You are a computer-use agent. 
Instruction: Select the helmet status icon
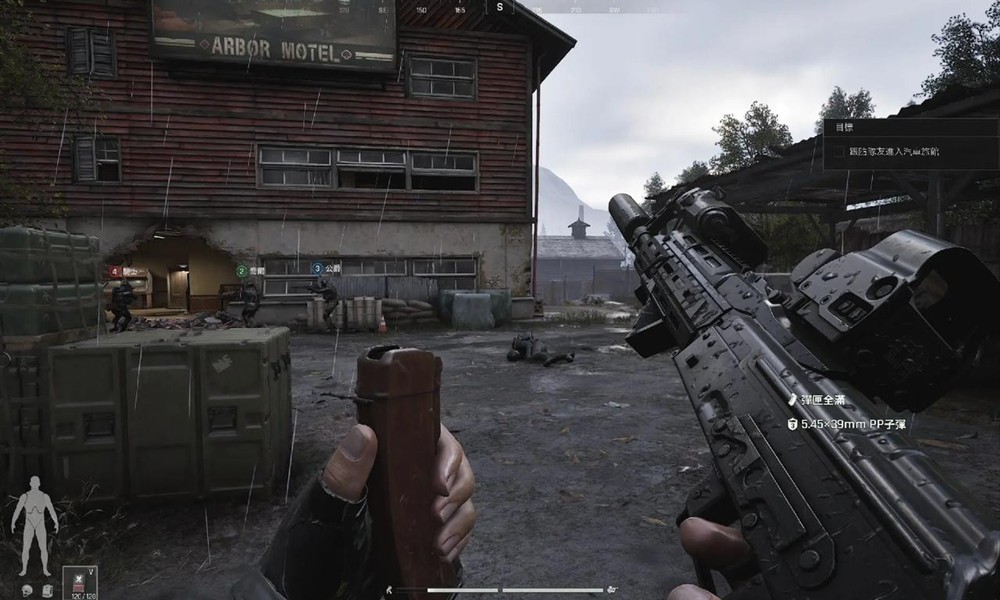(27, 590)
